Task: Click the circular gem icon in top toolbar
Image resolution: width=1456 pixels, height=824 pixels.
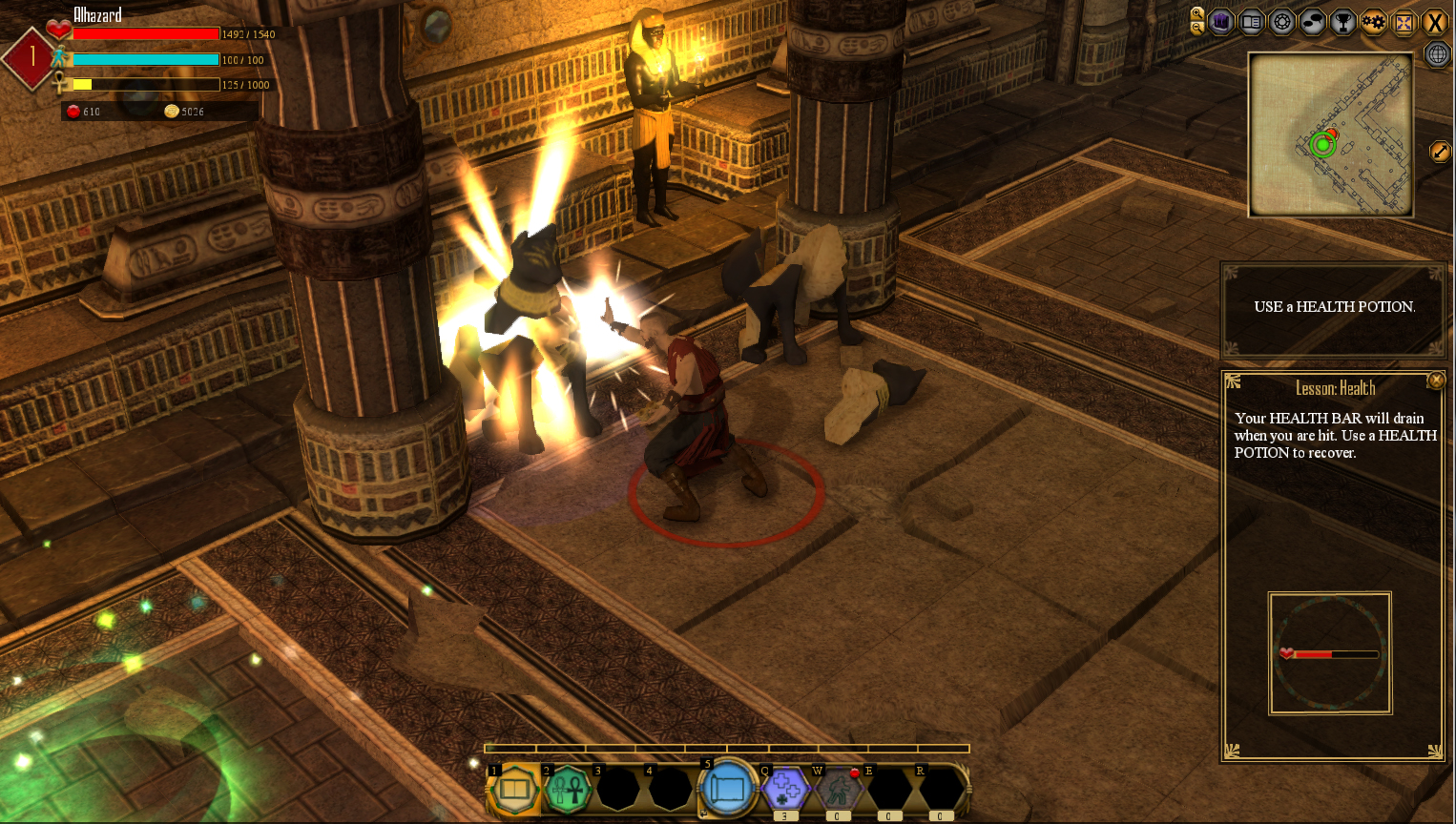Action: click(x=1282, y=22)
